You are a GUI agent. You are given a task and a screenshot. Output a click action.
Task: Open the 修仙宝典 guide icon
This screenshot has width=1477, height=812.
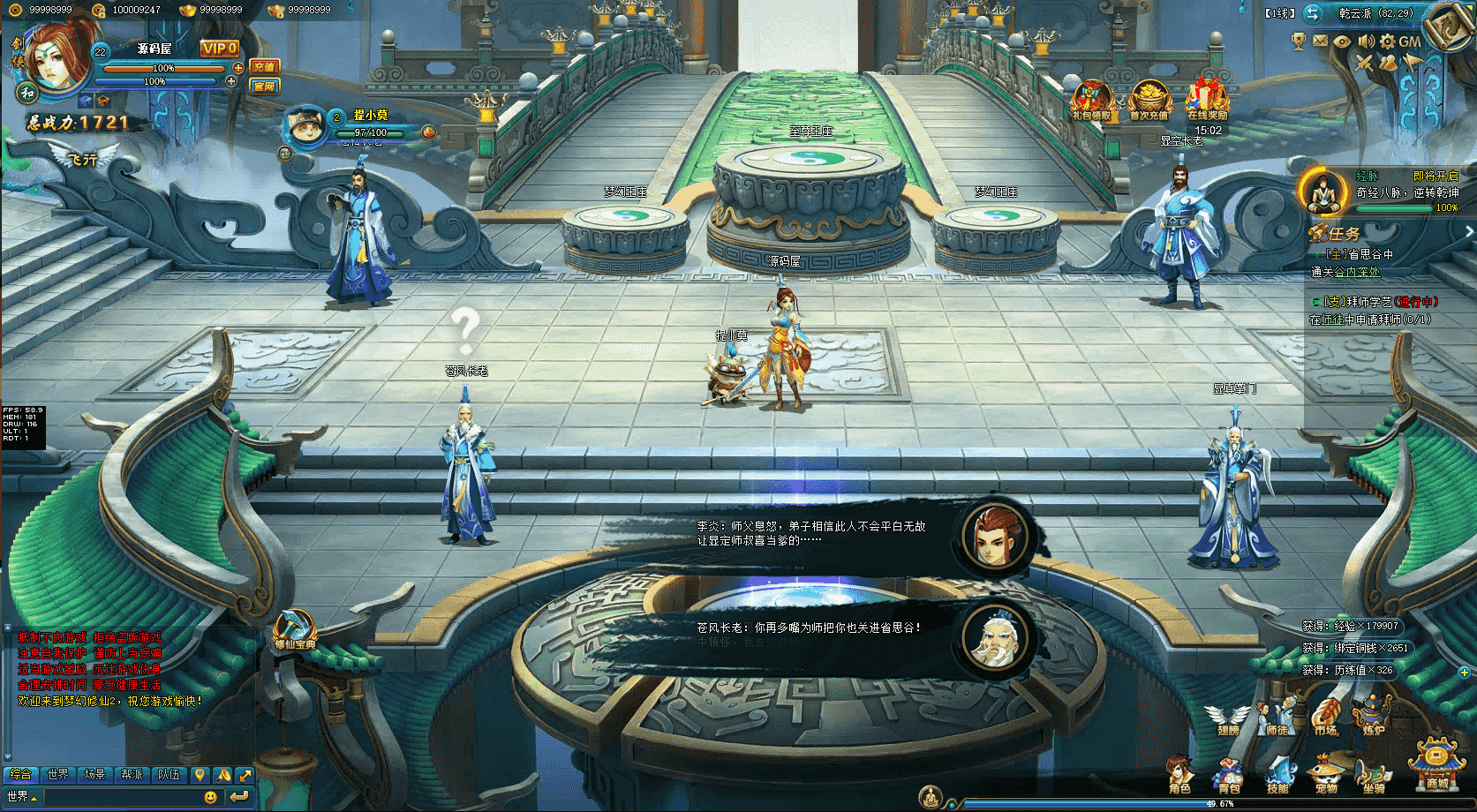[x=294, y=630]
